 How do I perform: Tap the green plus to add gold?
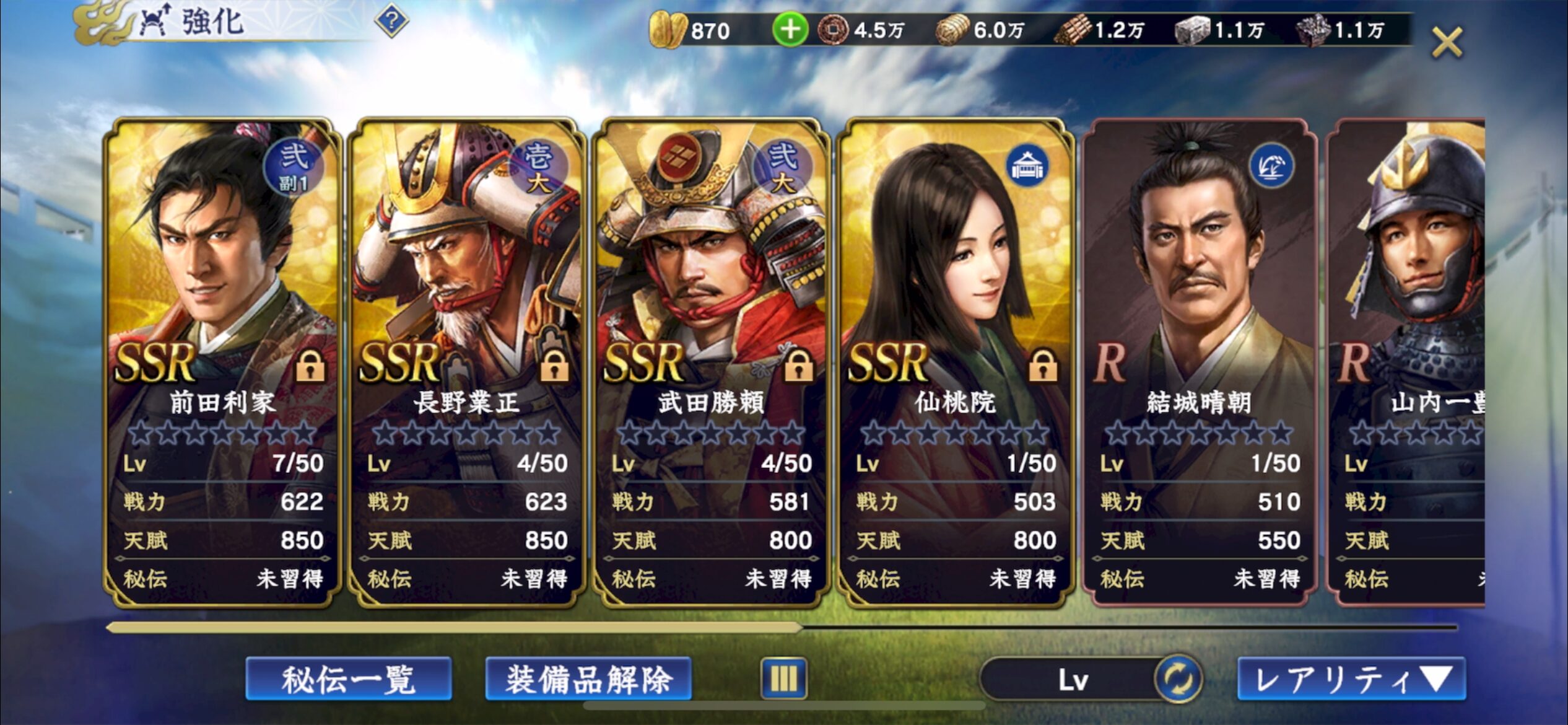point(790,30)
